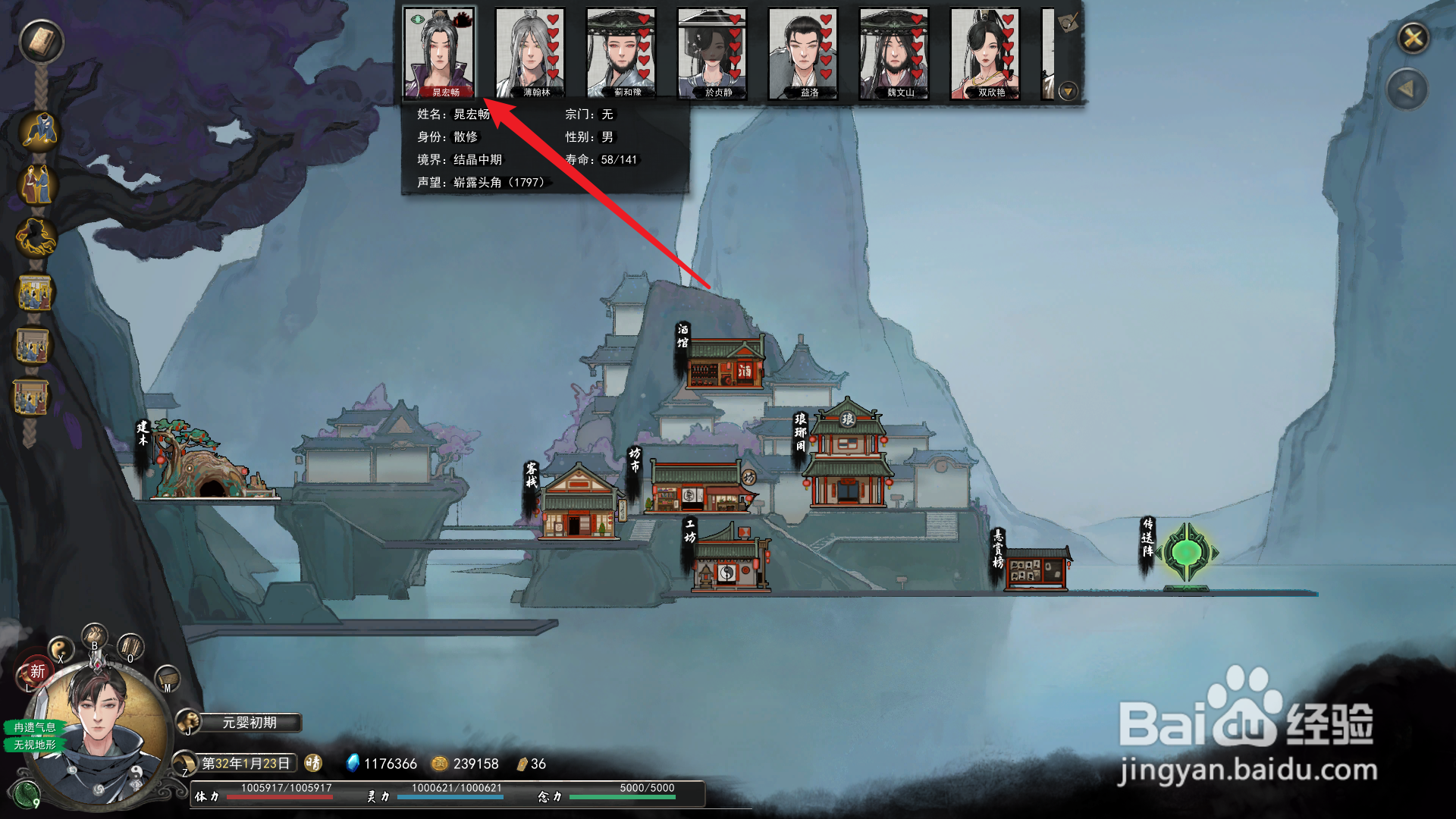
Task: Select the 晁宏畅 character portrait
Action: click(x=439, y=53)
